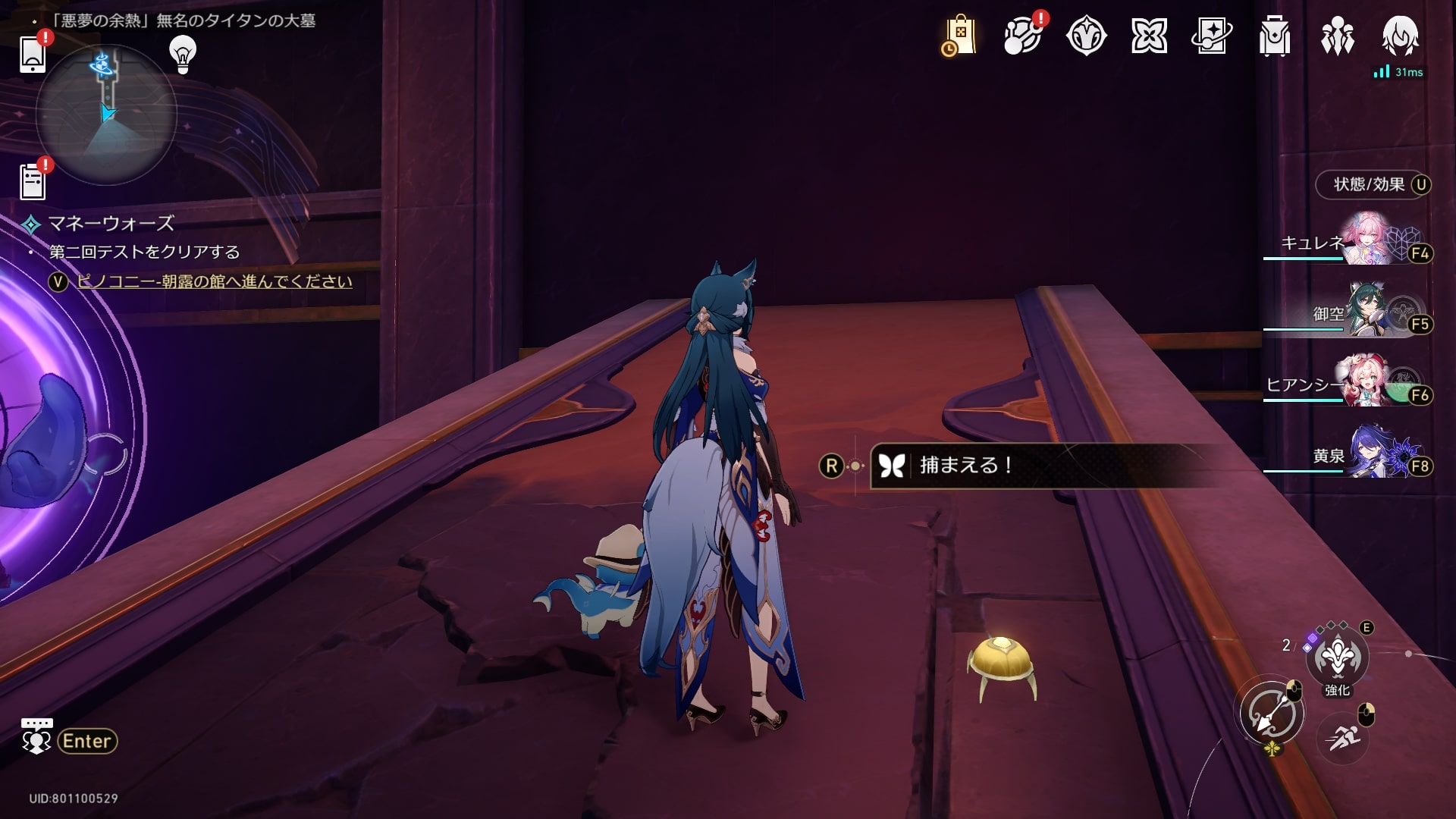Screen dimensions: 1456x819
Task: Open the team lineup icon
Action: click(x=1337, y=36)
